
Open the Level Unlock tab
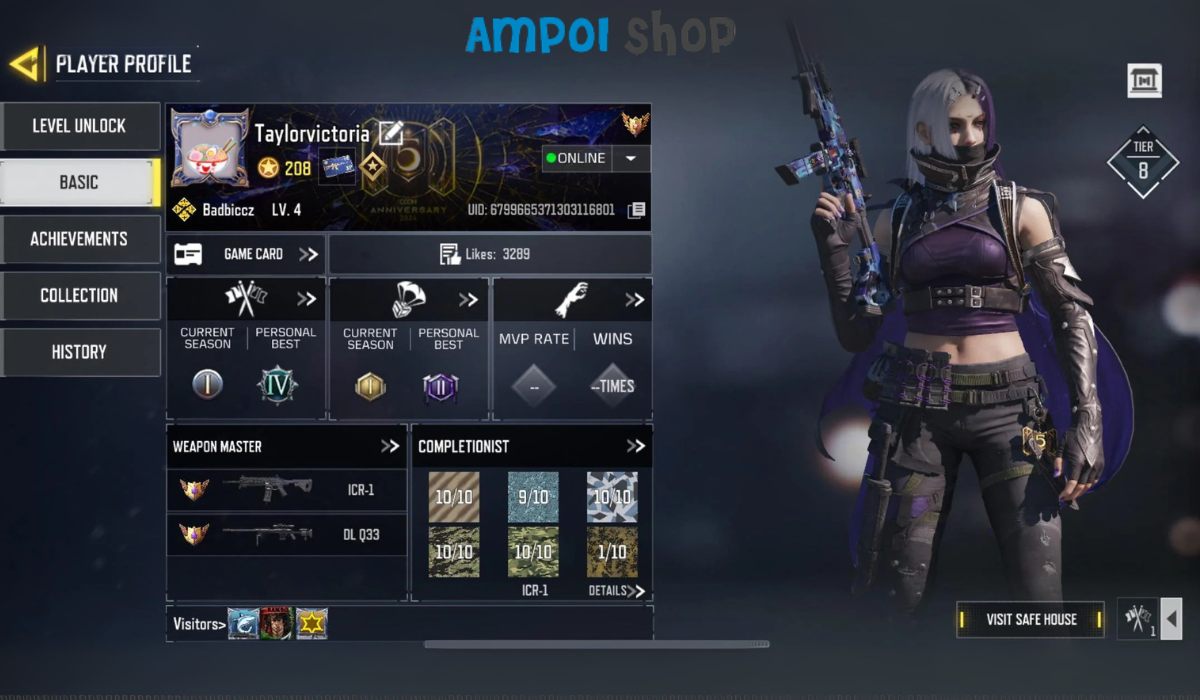pyautogui.click(x=79, y=126)
